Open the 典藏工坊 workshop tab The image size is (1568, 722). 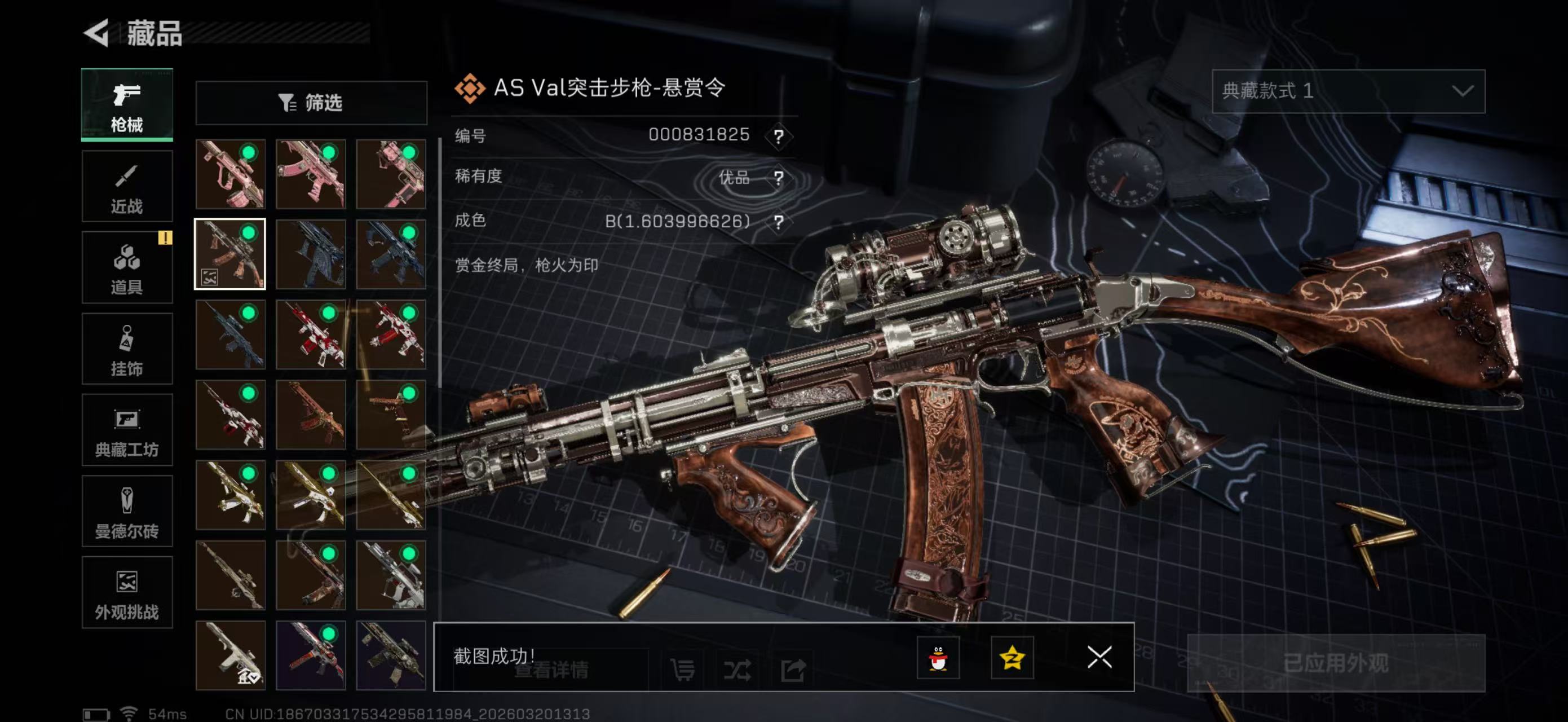127,430
